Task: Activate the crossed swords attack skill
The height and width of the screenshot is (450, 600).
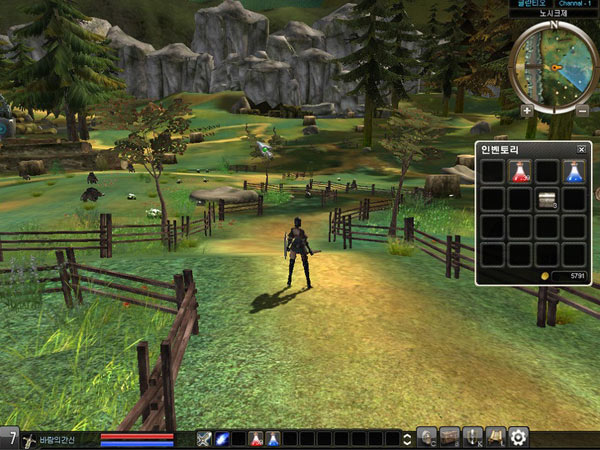Action: point(204,438)
